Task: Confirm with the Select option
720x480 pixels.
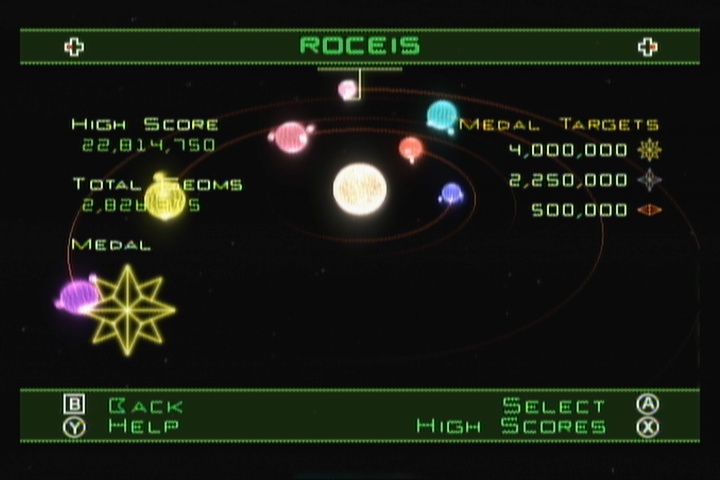Action: click(x=554, y=406)
